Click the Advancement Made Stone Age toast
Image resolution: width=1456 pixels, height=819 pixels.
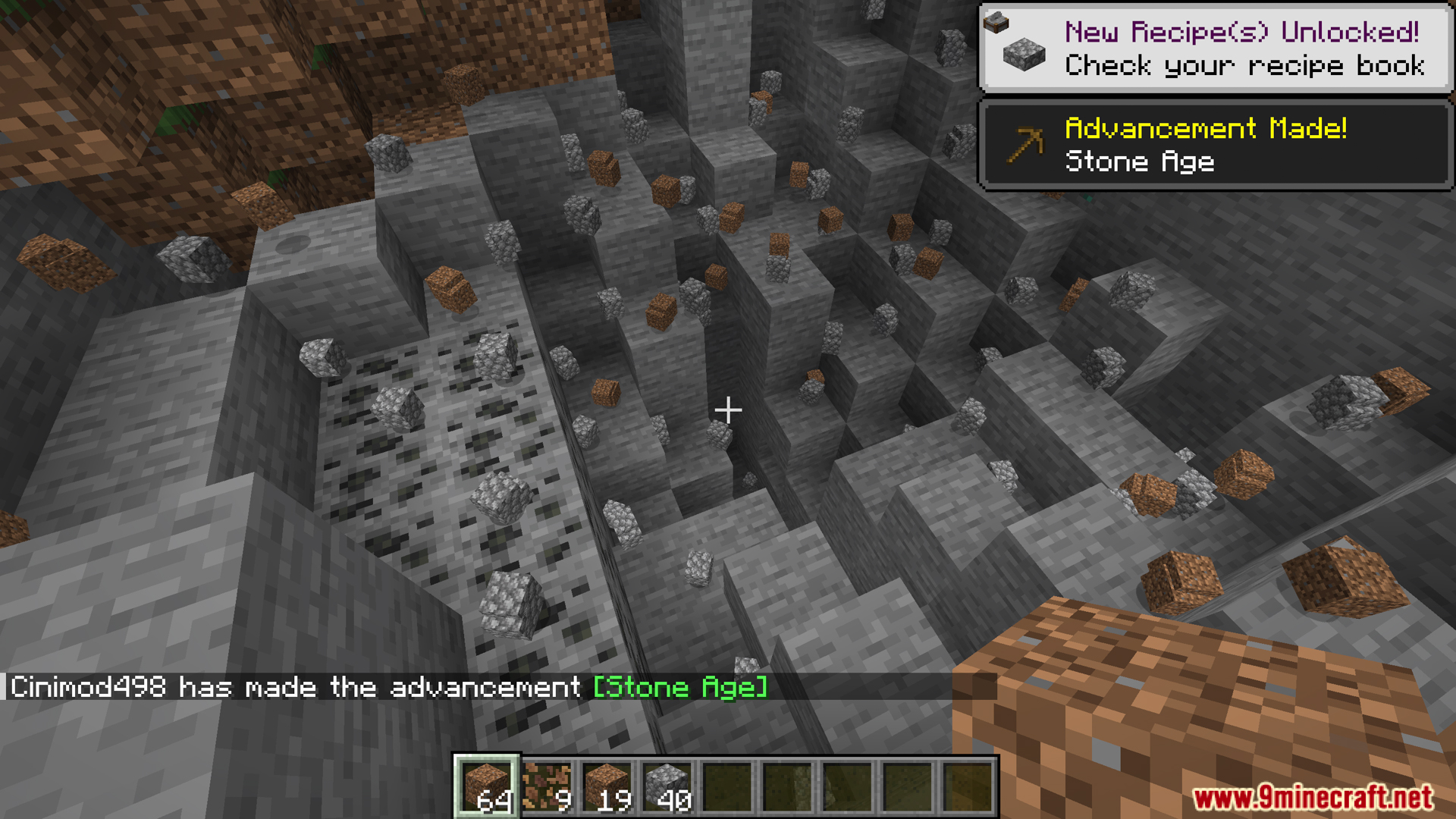point(1215,144)
